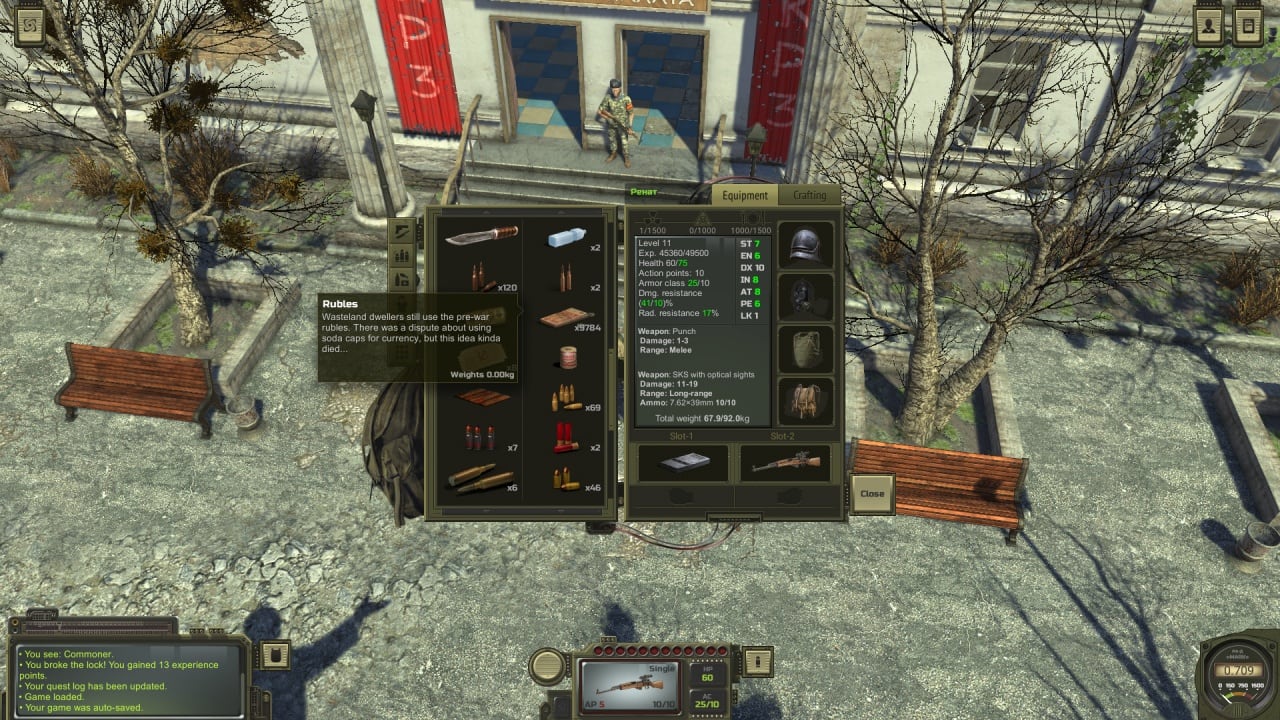Click the equipped helmet slot
The image size is (1280, 720).
[805, 246]
